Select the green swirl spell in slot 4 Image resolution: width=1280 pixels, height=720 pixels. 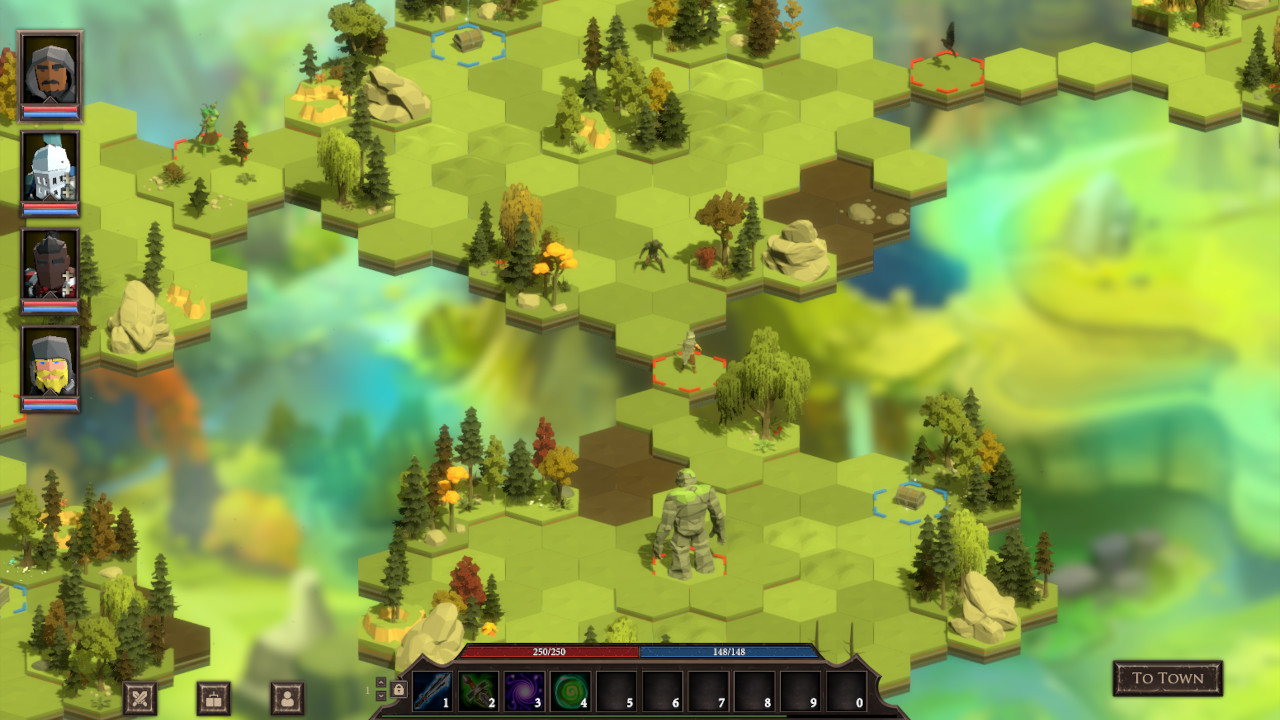pyautogui.click(x=570, y=690)
